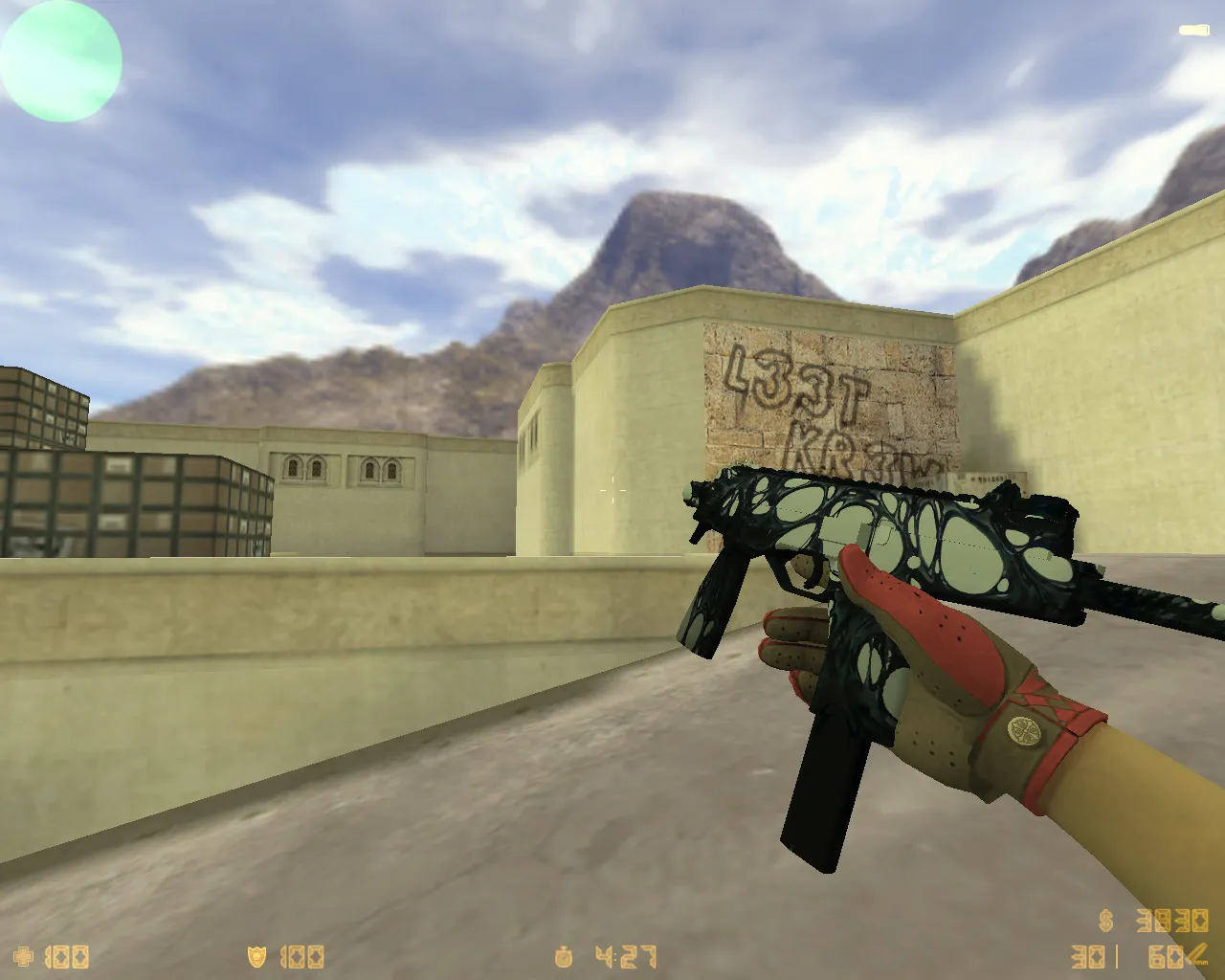Click the divider between ammo counts
The width and height of the screenshot is (1225, 980).
[x=1118, y=955]
